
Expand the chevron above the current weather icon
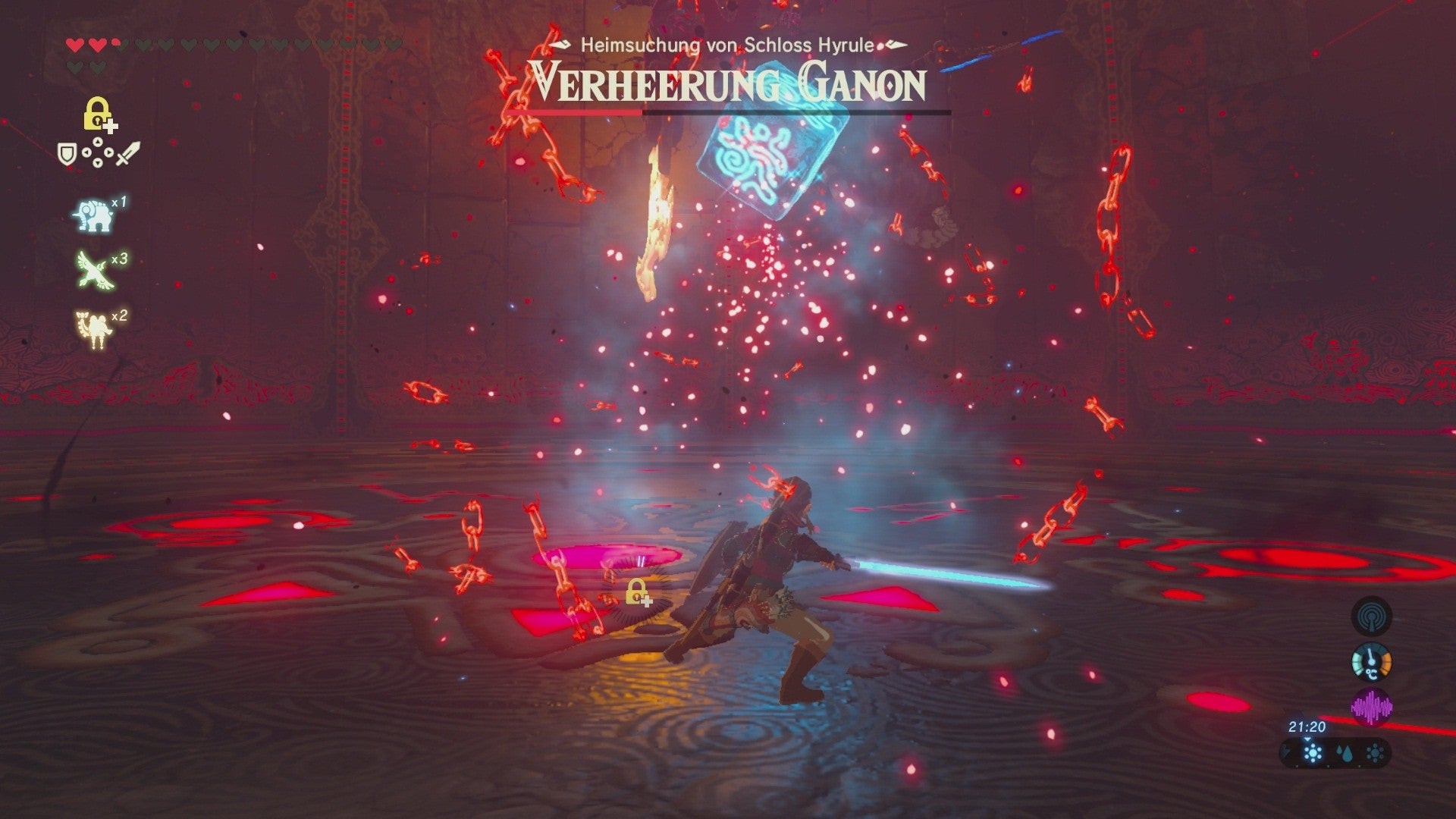1307,739
